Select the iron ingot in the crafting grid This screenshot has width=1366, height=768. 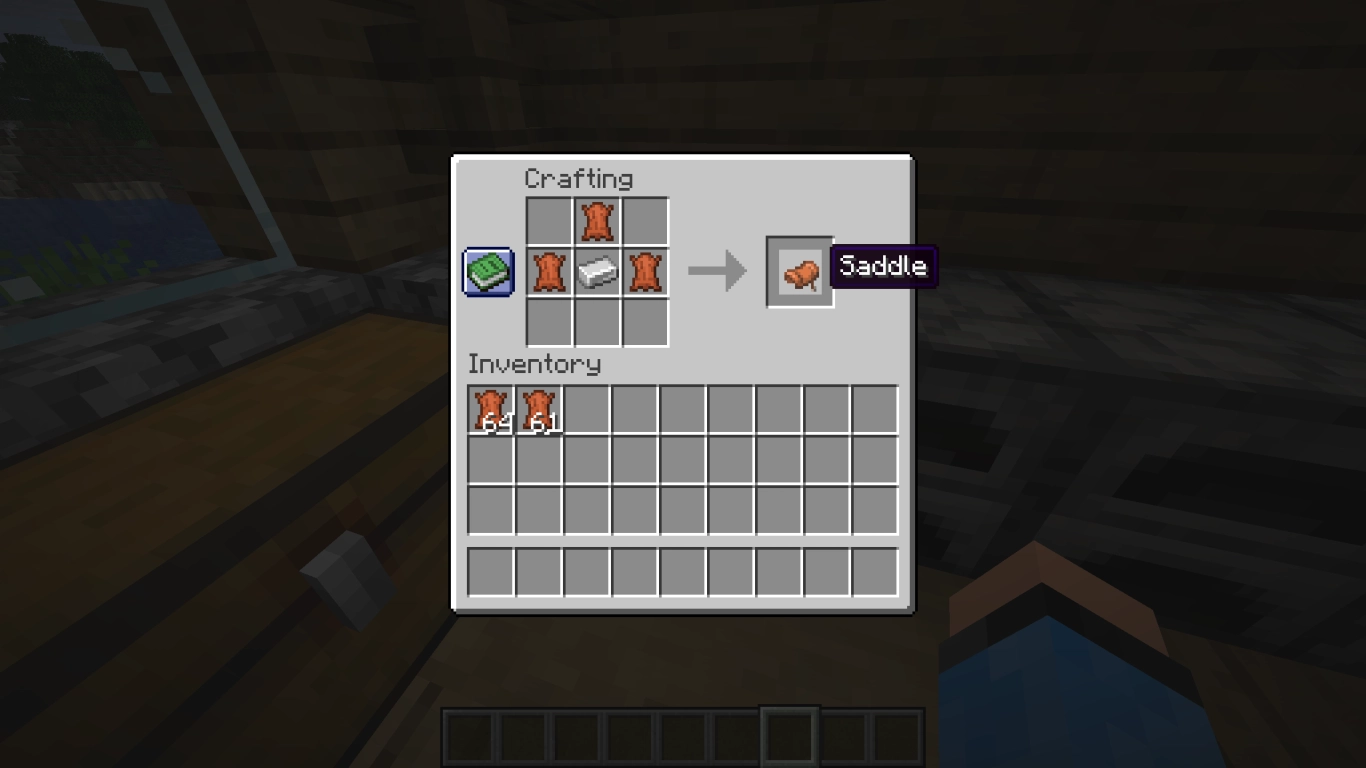pos(596,271)
